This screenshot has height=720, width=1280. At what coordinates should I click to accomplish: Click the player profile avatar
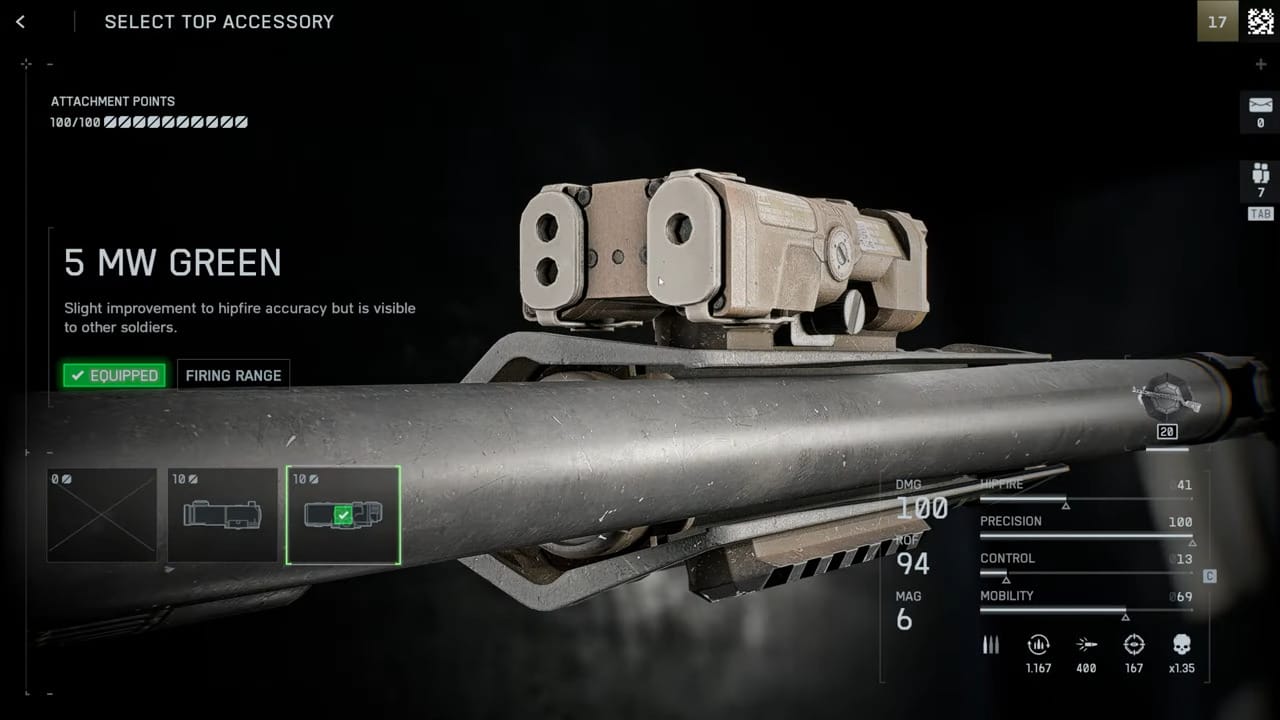1260,21
